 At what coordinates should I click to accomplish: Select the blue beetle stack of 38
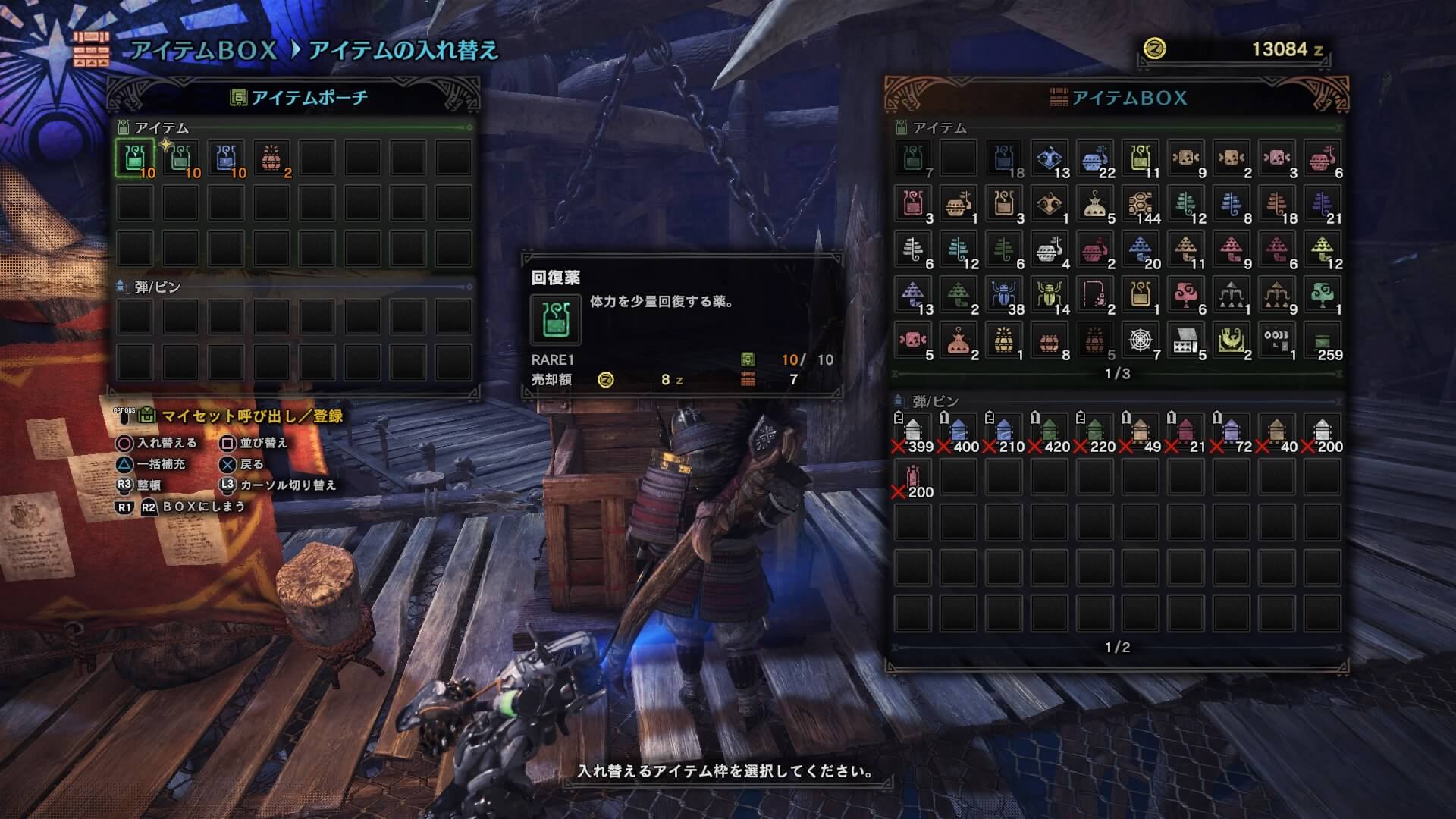[1004, 296]
